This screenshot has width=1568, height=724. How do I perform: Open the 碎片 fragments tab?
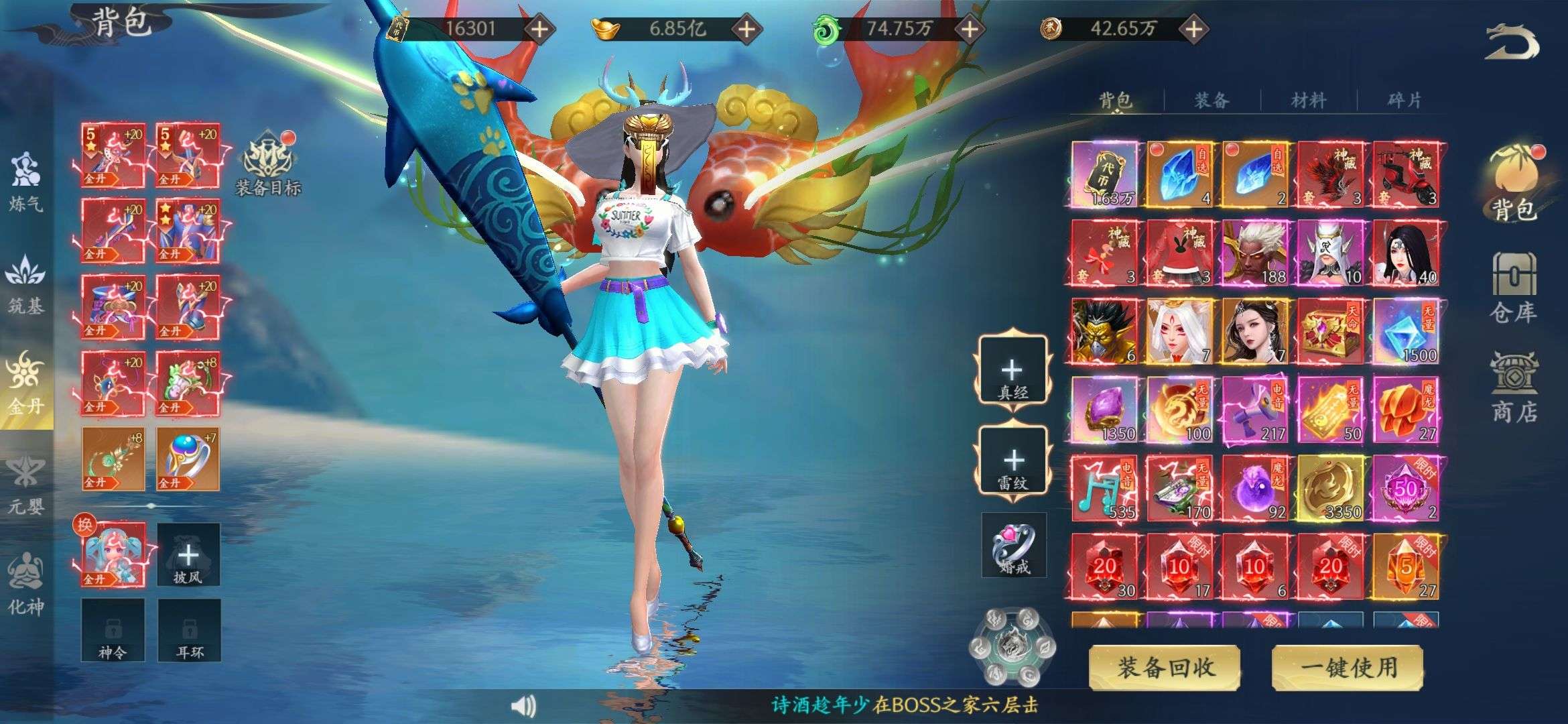click(1404, 101)
